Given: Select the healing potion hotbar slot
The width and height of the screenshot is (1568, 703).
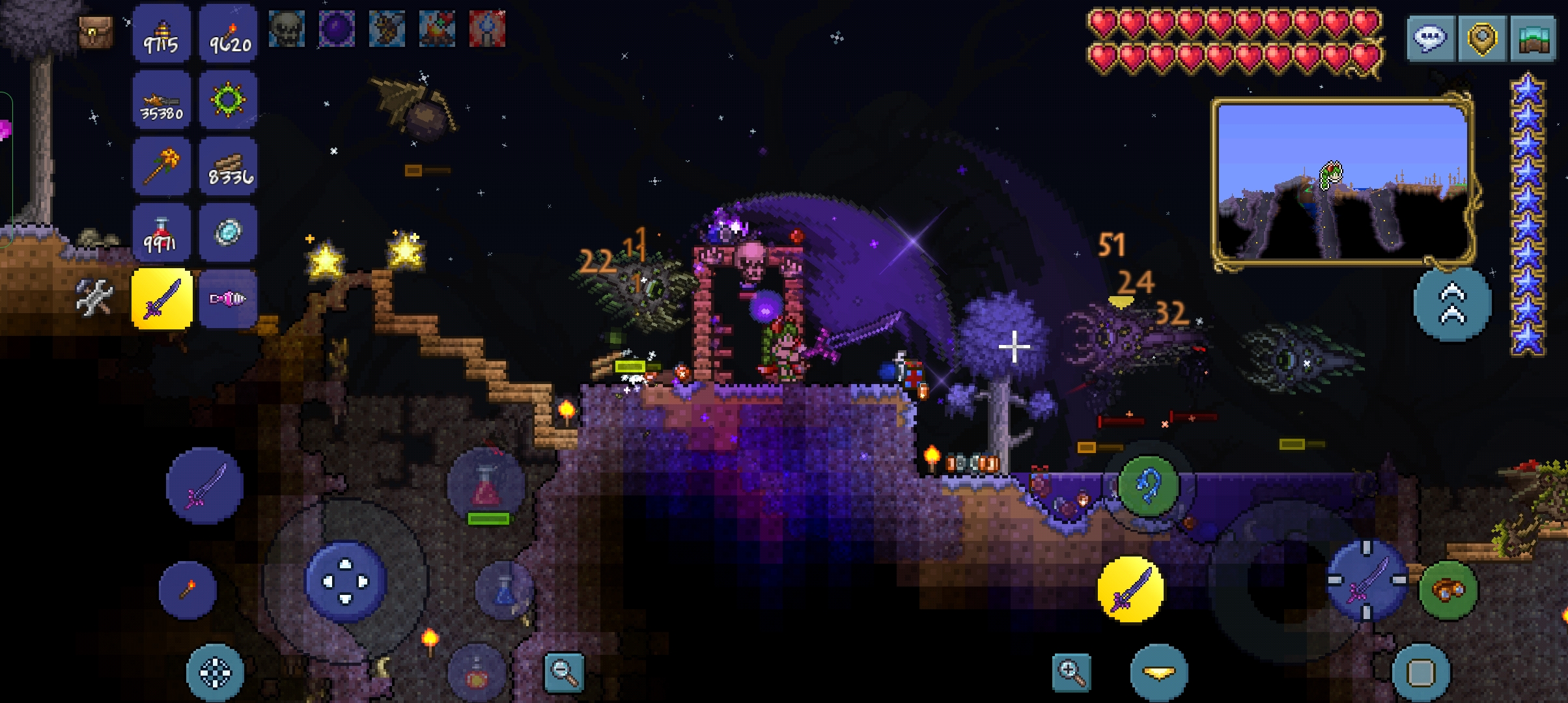Looking at the screenshot, I should [x=161, y=233].
